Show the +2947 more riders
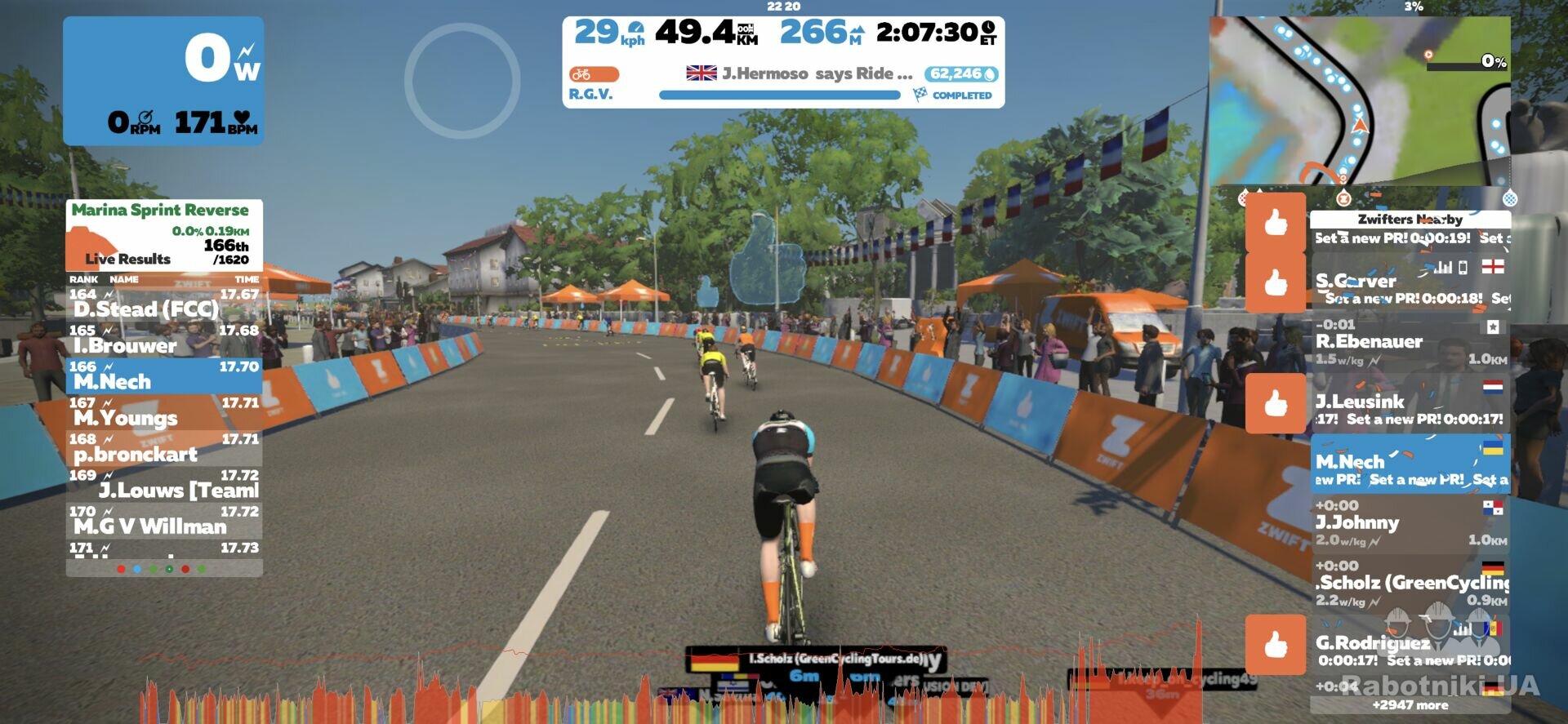 (x=1410, y=705)
